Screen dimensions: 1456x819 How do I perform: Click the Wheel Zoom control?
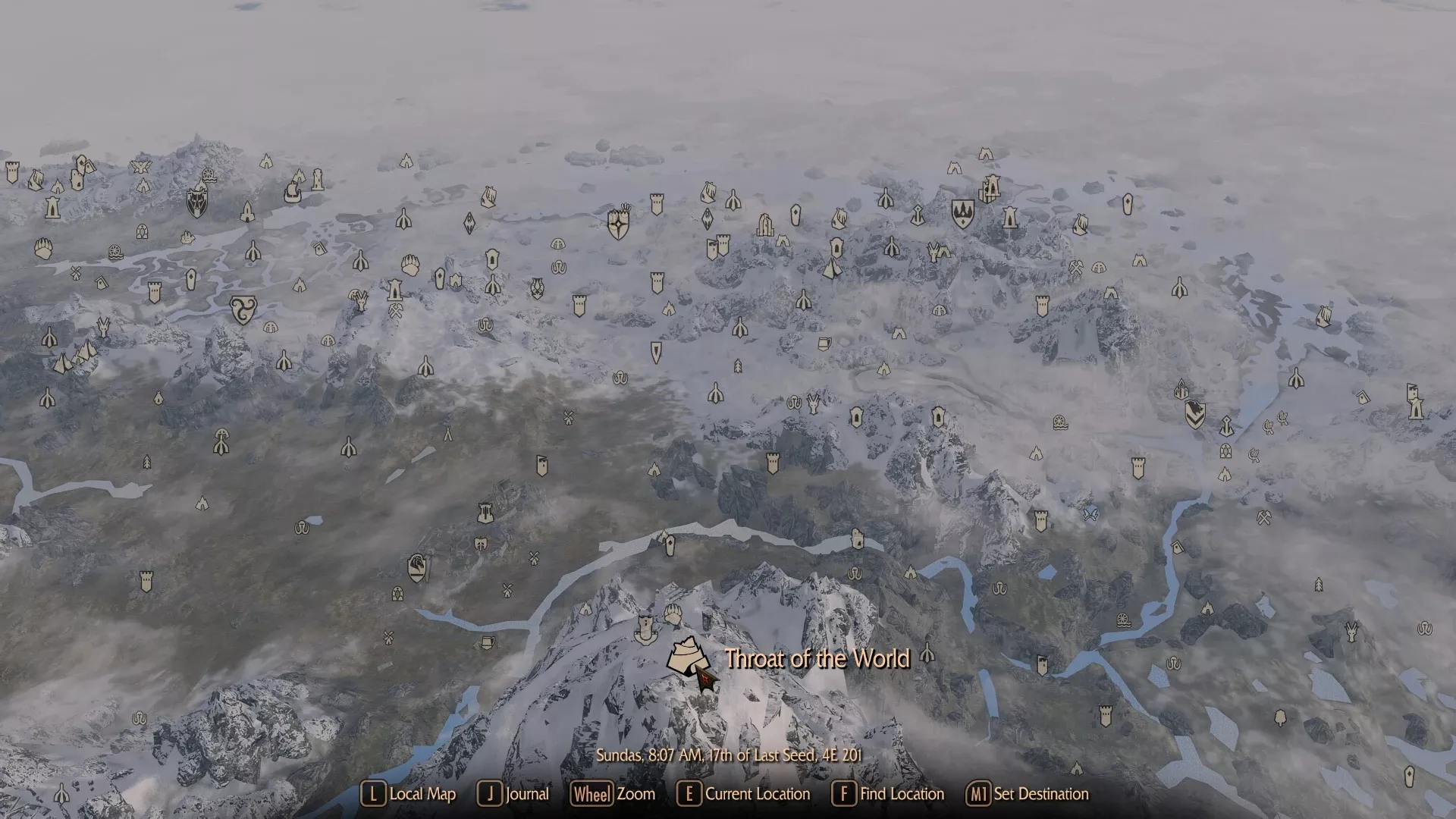point(614,795)
